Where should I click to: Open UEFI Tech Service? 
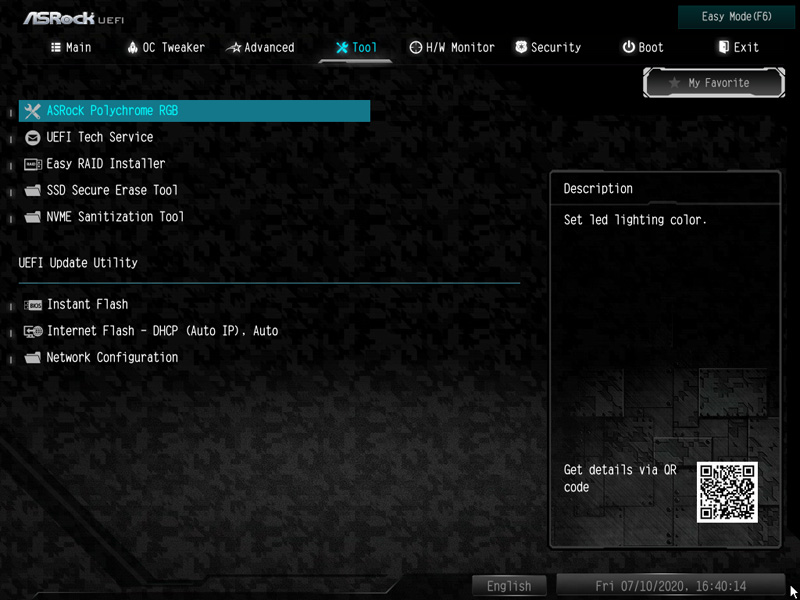click(x=100, y=137)
